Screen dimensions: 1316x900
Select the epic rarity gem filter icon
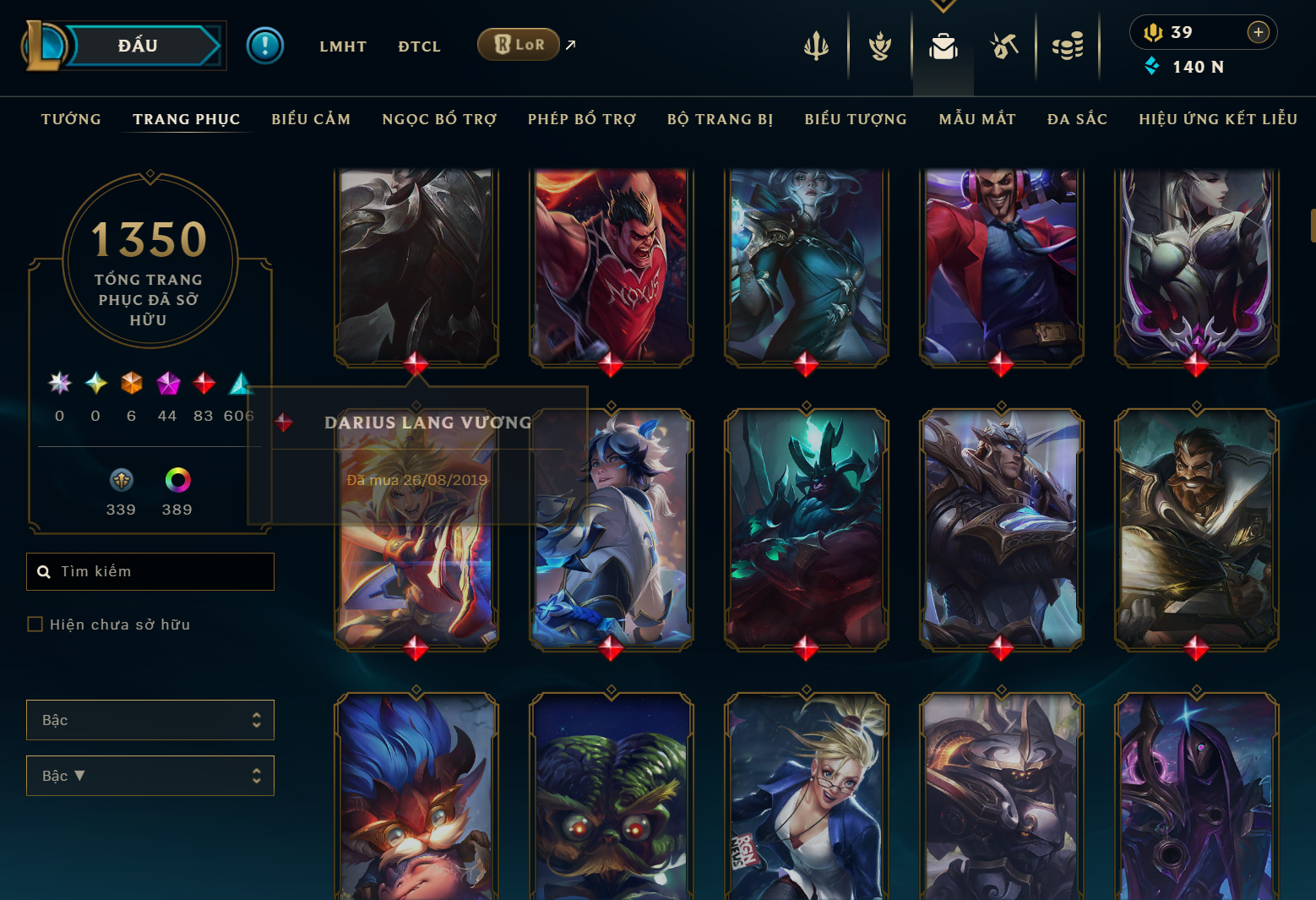(167, 384)
